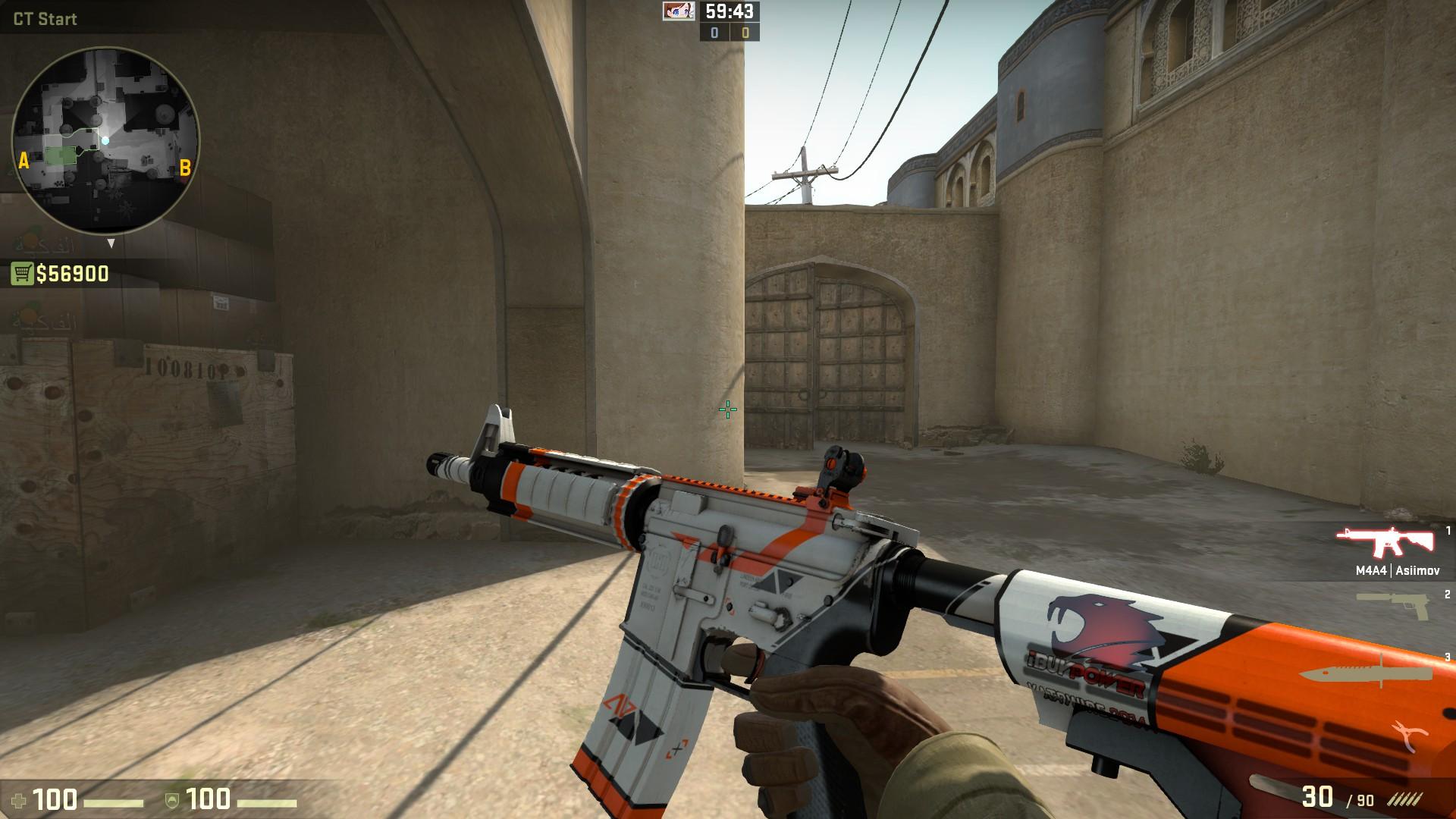This screenshot has width=1456, height=819.
Task: Select the M4A4 Asiimov weapon slot
Action: click(1385, 541)
